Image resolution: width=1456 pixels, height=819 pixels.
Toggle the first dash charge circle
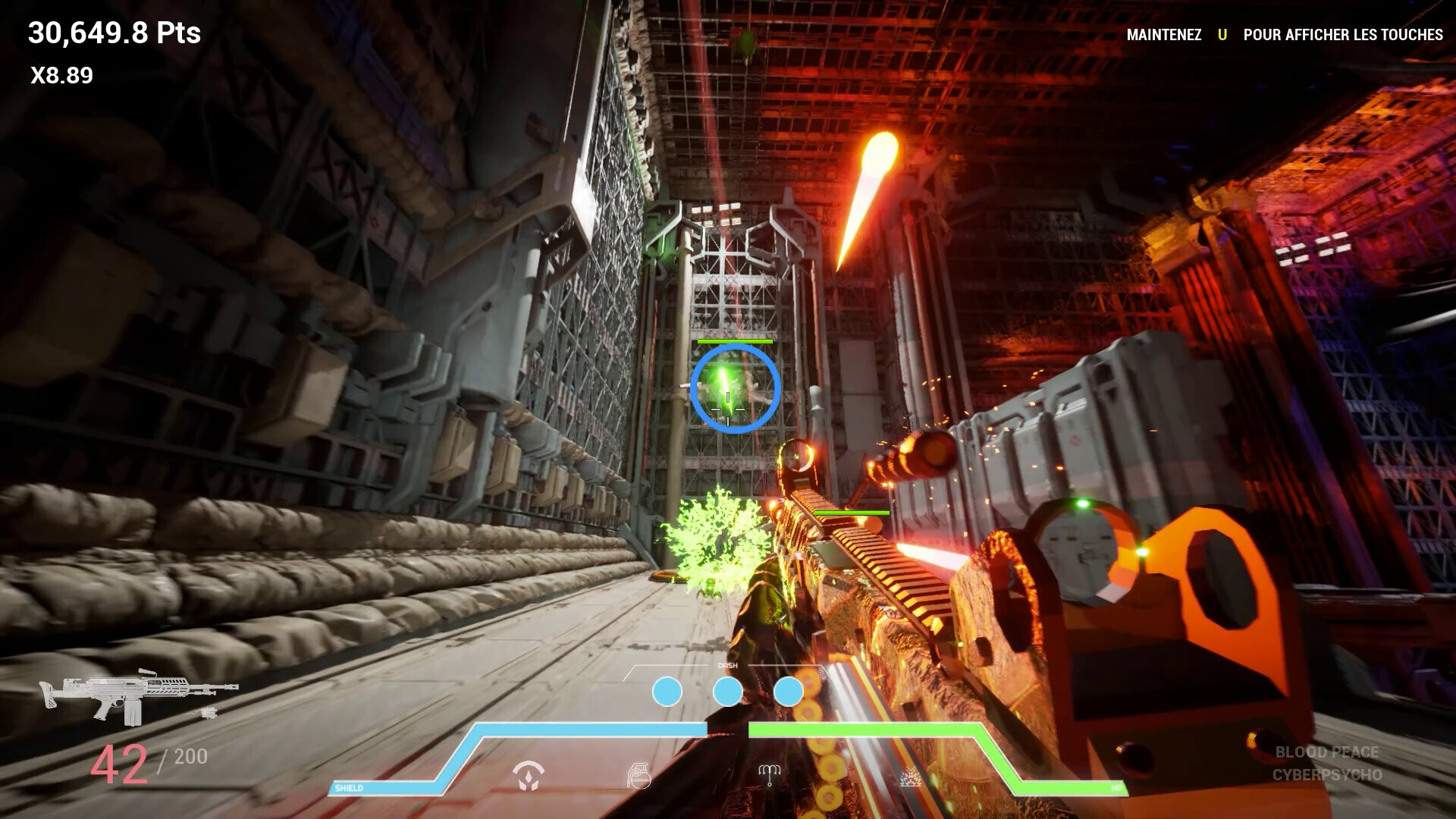pyautogui.click(x=666, y=692)
